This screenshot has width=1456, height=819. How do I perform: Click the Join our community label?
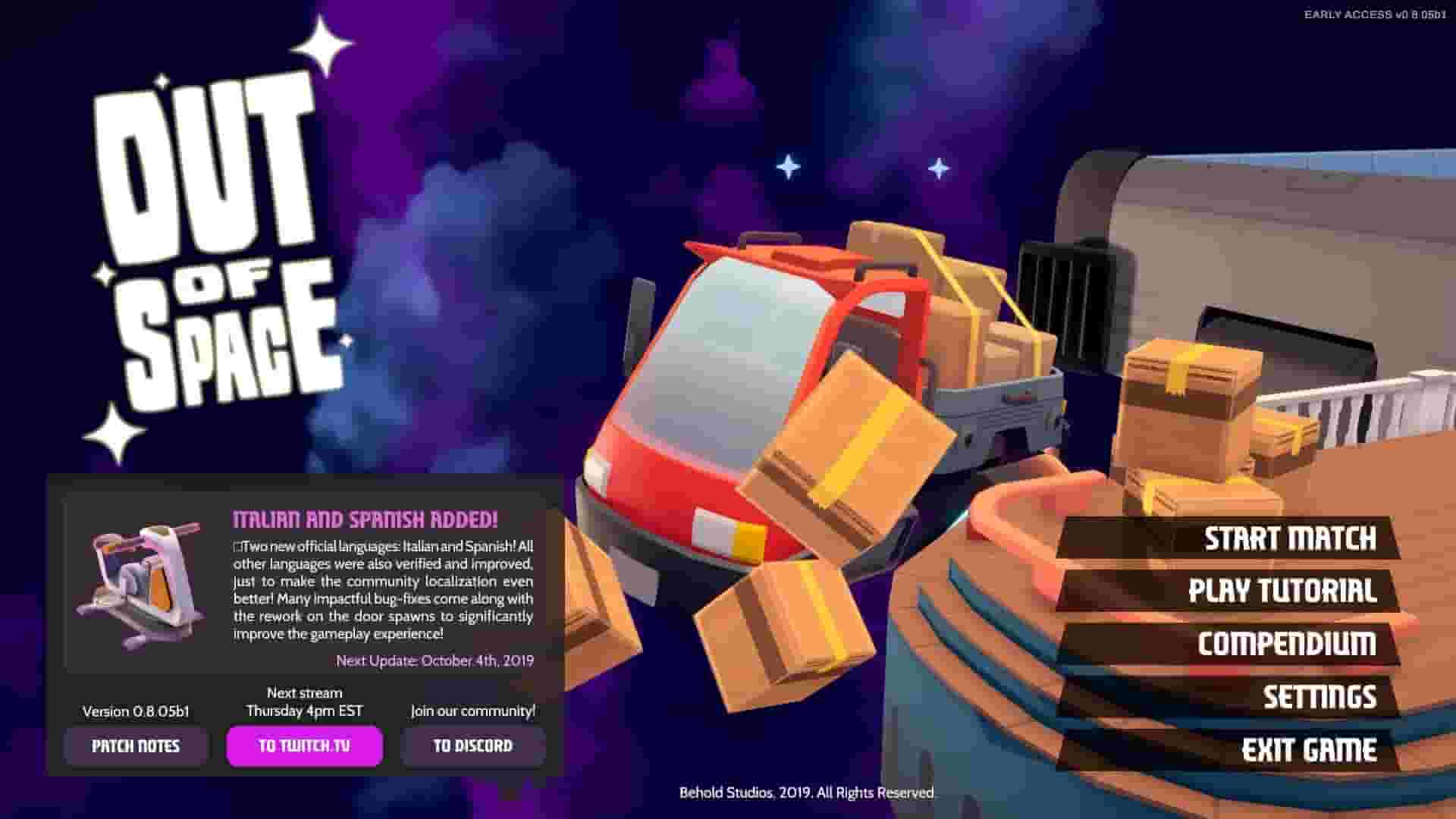472,711
